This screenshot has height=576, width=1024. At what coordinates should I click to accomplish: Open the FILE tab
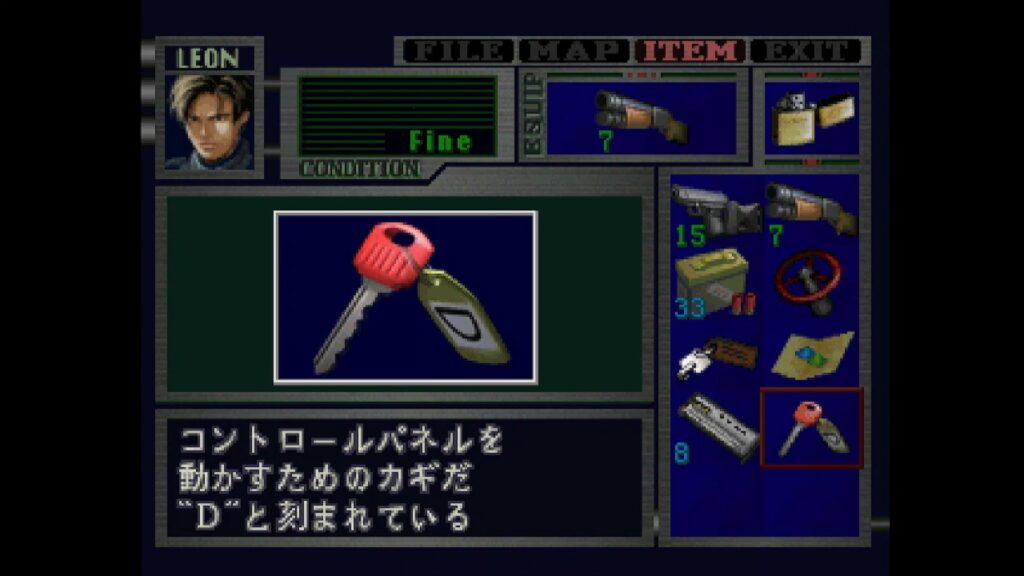(x=458, y=51)
